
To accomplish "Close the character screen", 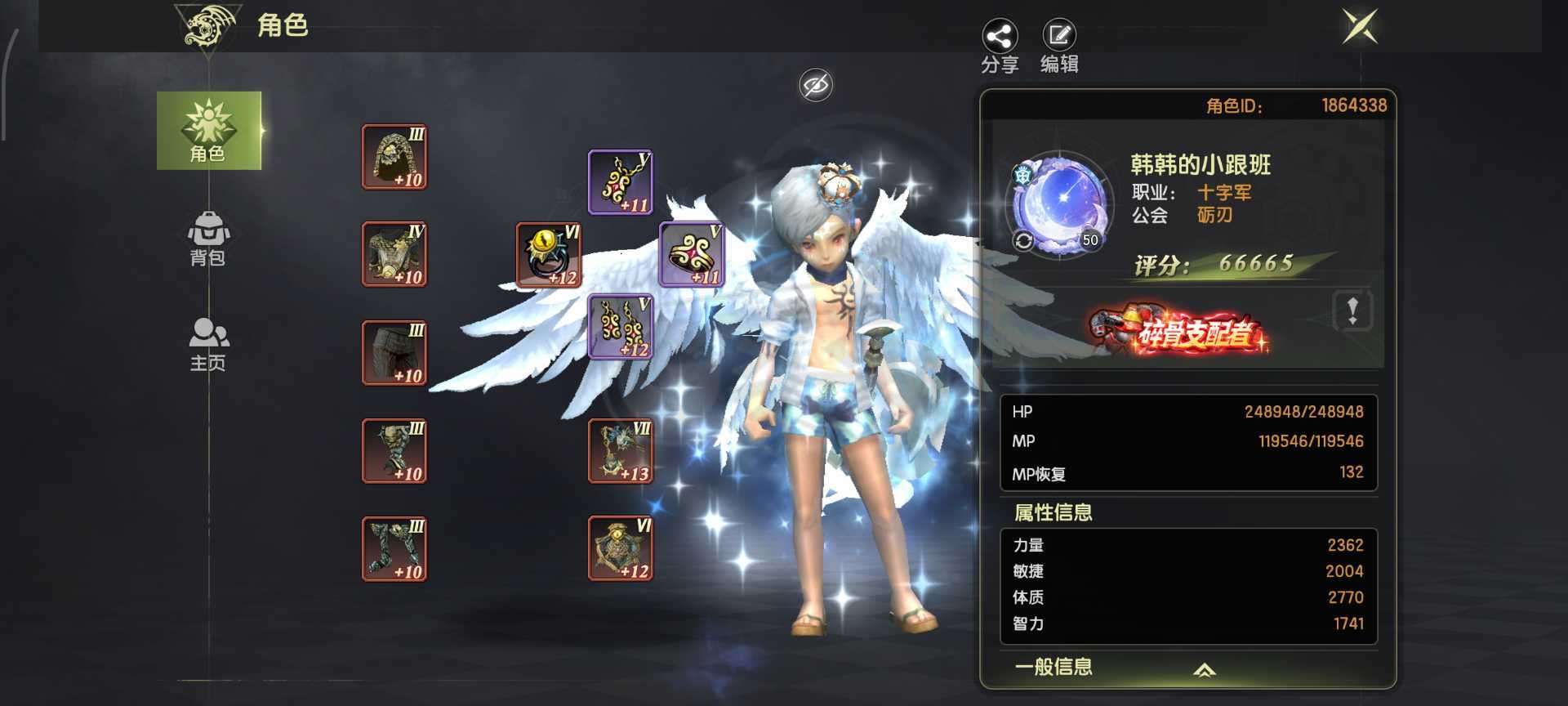I will click(x=1360, y=26).
